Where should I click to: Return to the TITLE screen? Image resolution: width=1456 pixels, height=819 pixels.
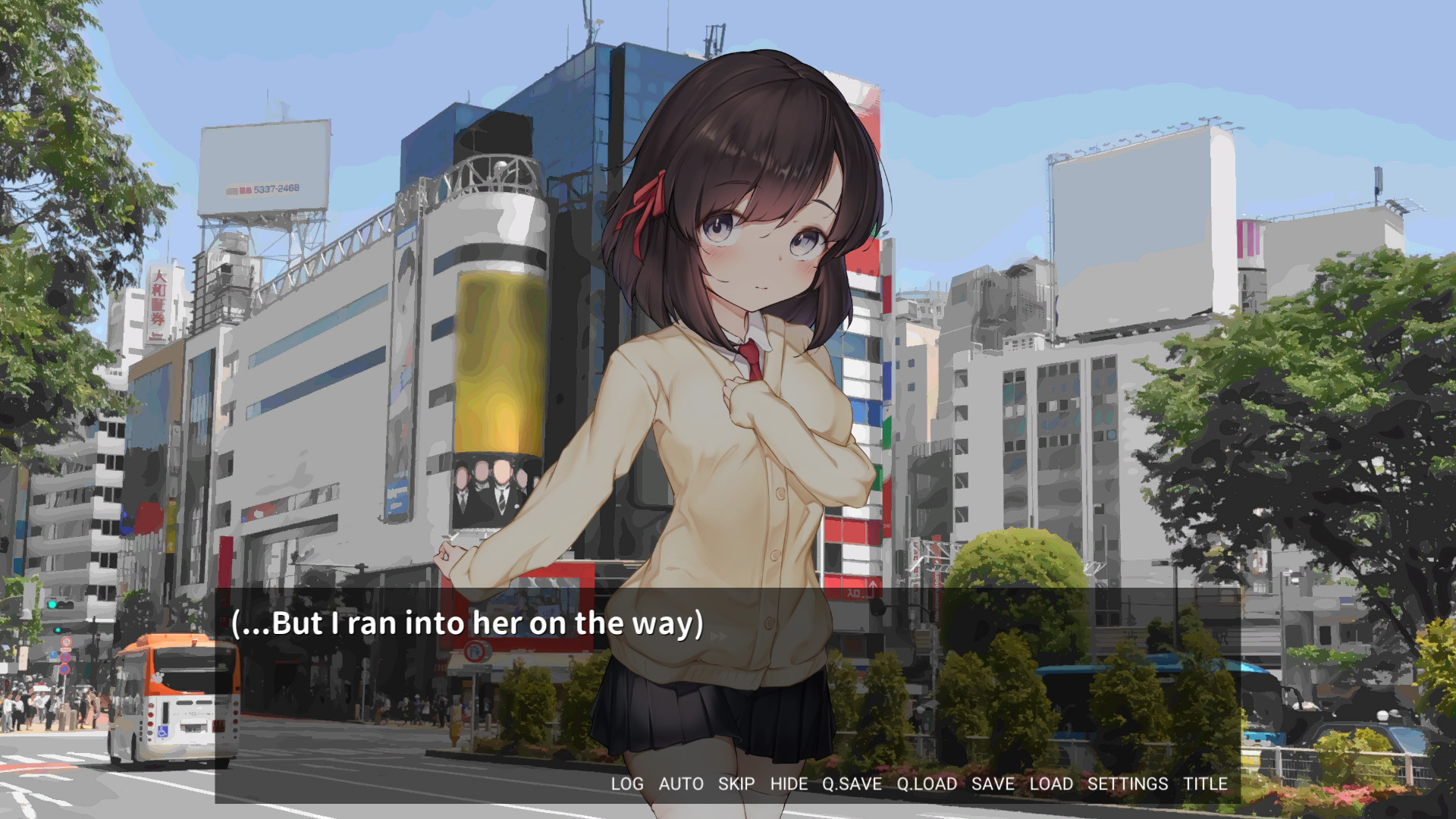(x=1205, y=784)
